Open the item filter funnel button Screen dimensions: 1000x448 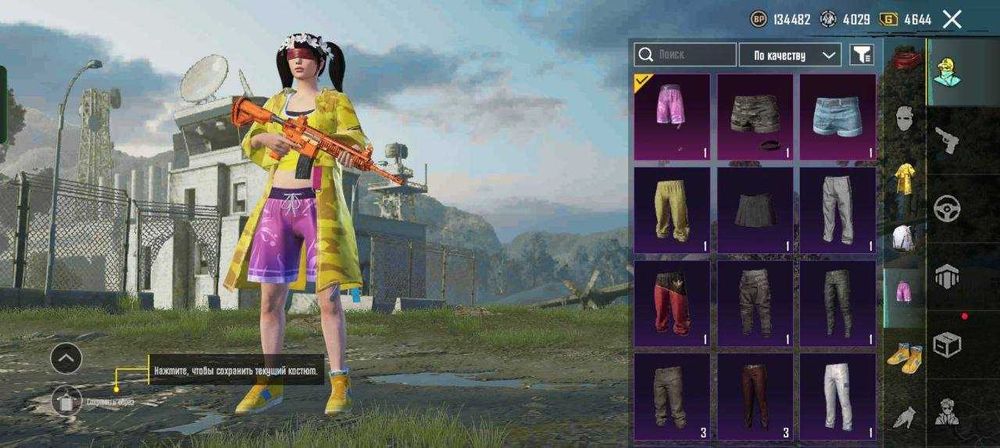pos(860,55)
